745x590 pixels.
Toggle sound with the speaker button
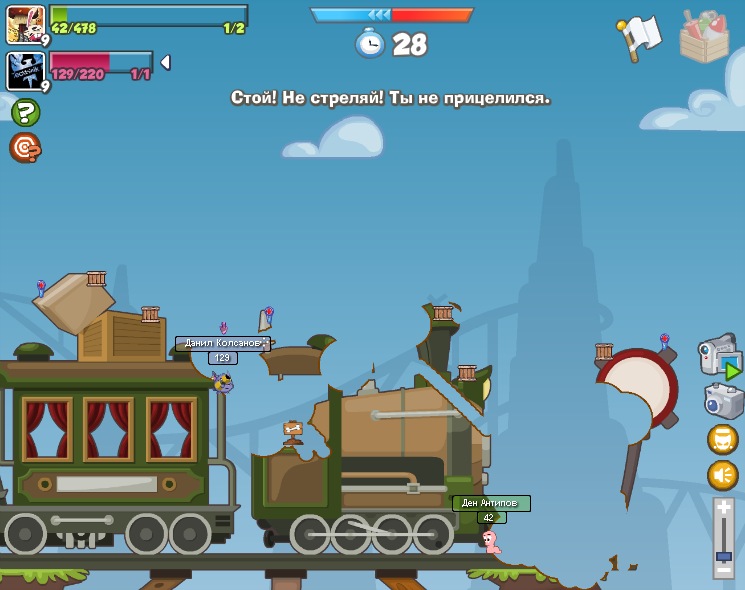[723, 475]
